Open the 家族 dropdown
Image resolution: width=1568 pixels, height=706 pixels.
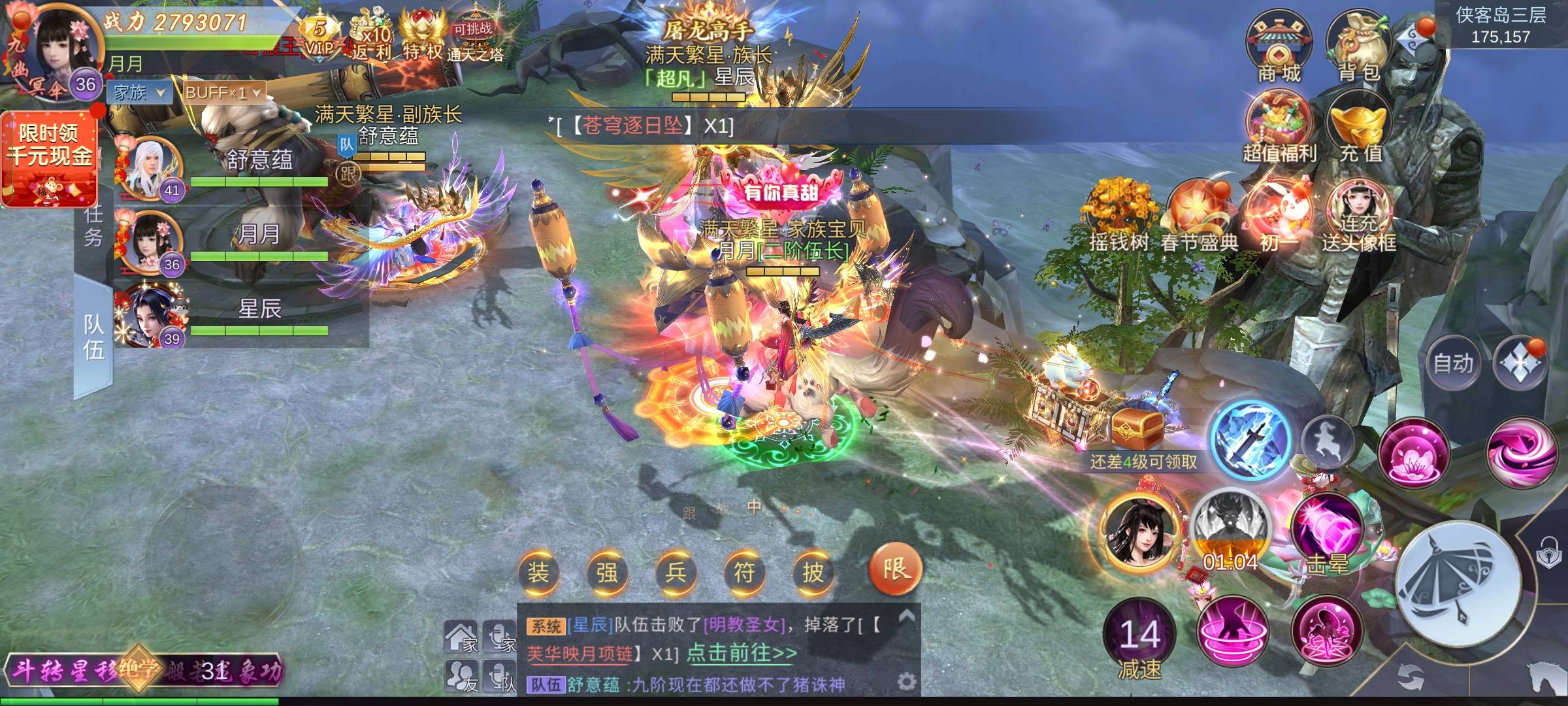point(139,93)
